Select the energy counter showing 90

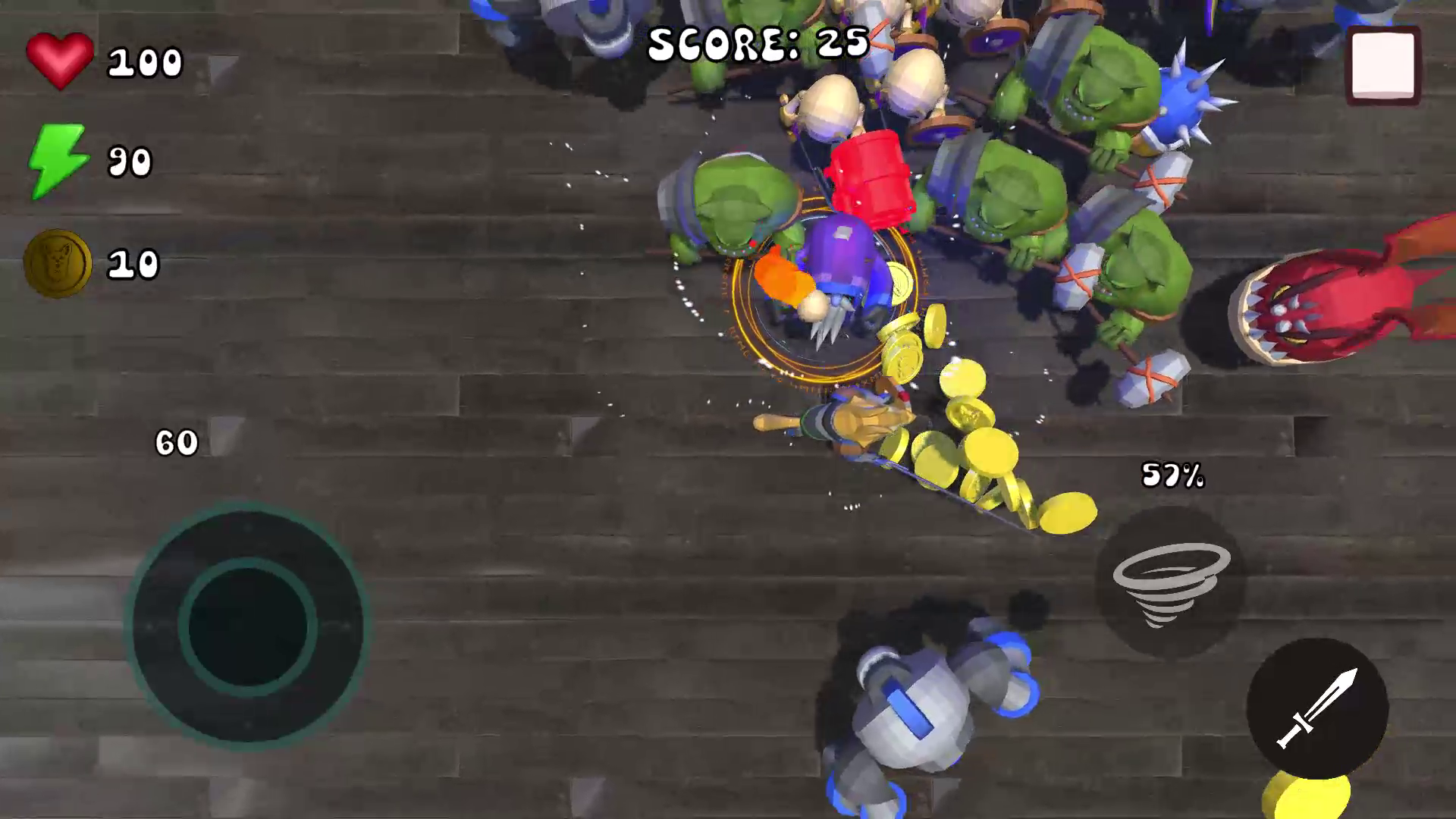tap(130, 161)
